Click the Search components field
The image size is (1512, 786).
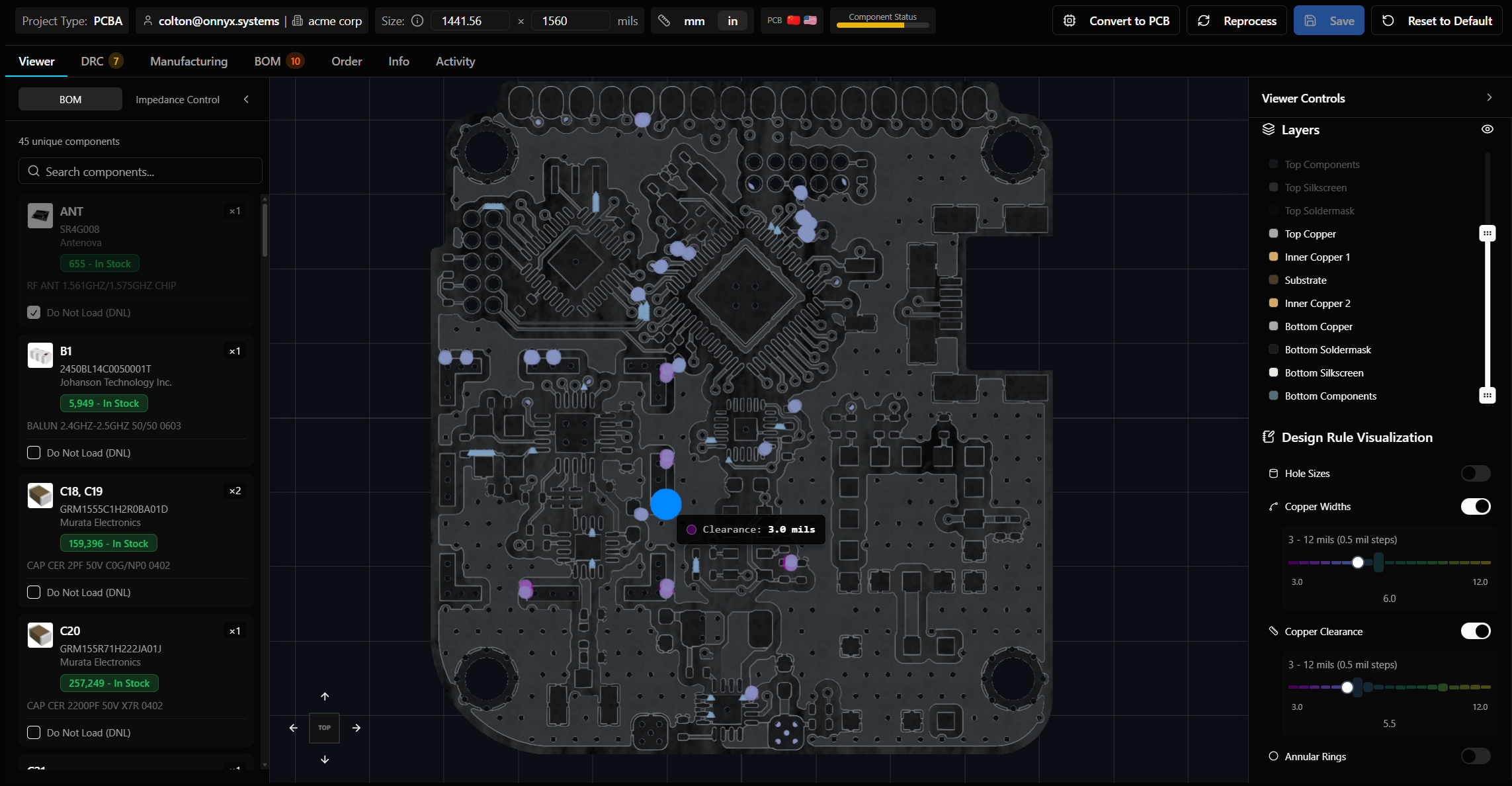pyautogui.click(x=140, y=171)
